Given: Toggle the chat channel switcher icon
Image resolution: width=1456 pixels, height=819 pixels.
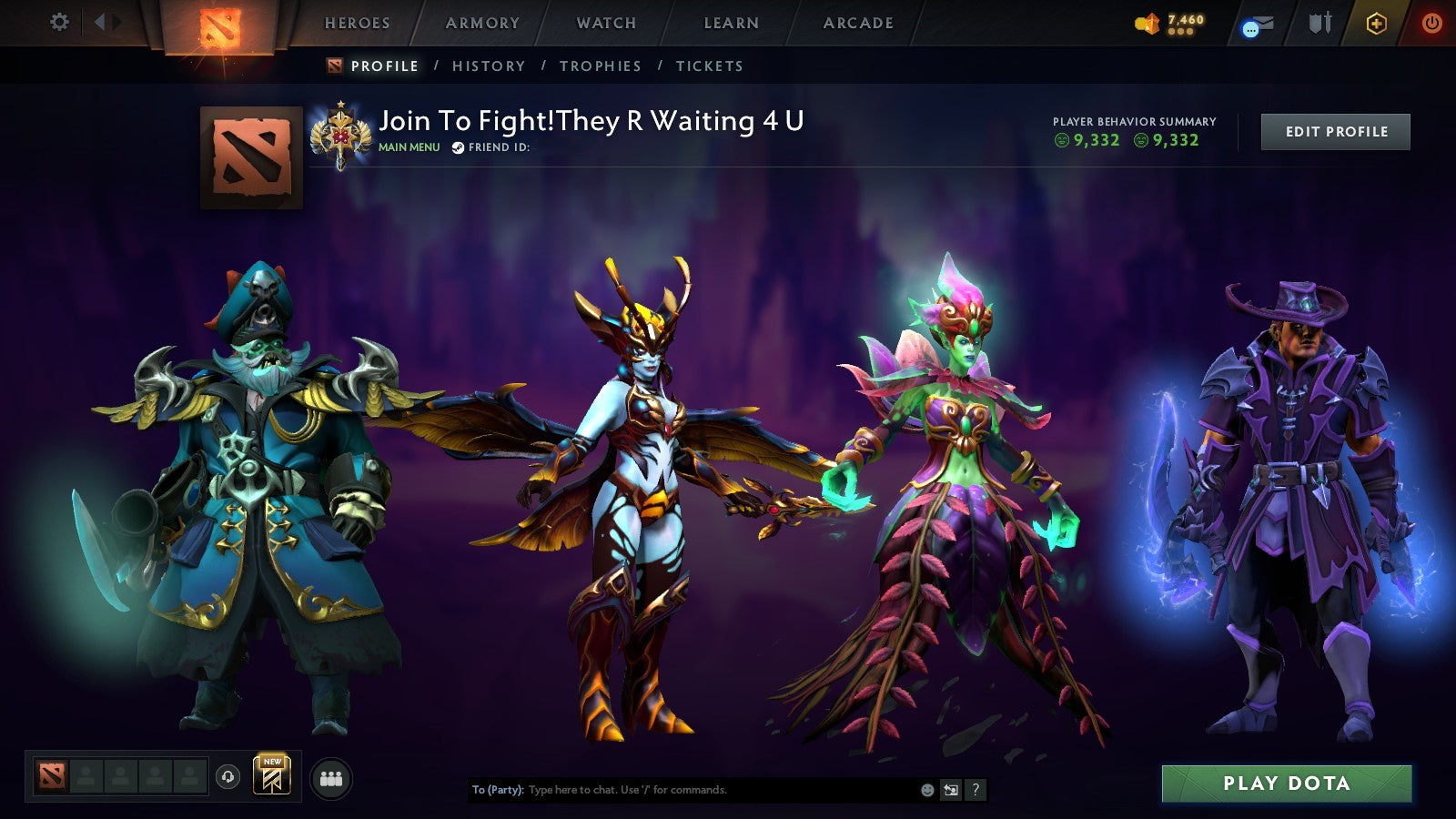Looking at the screenshot, I should (952, 791).
